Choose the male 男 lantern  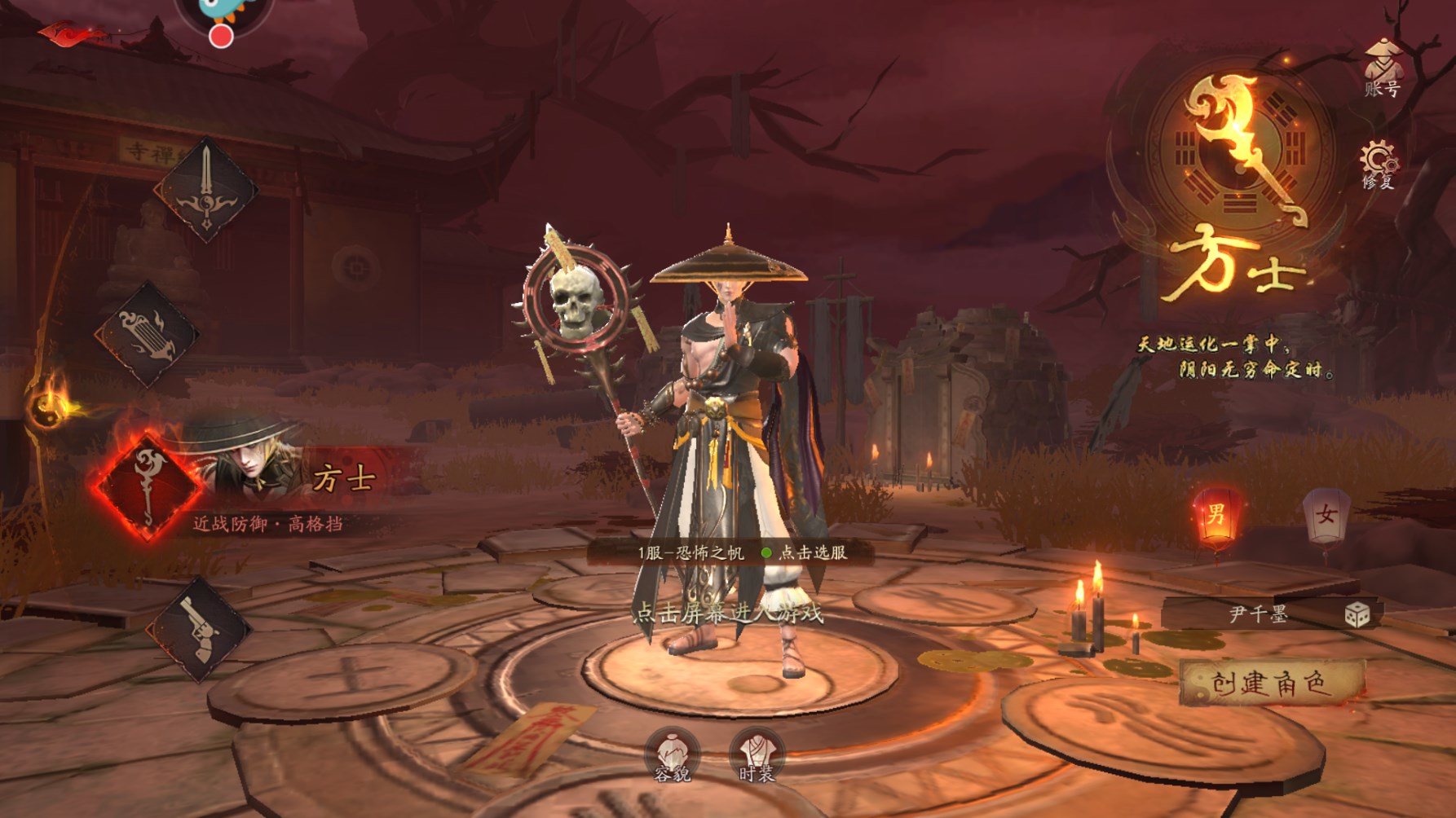tap(1216, 517)
